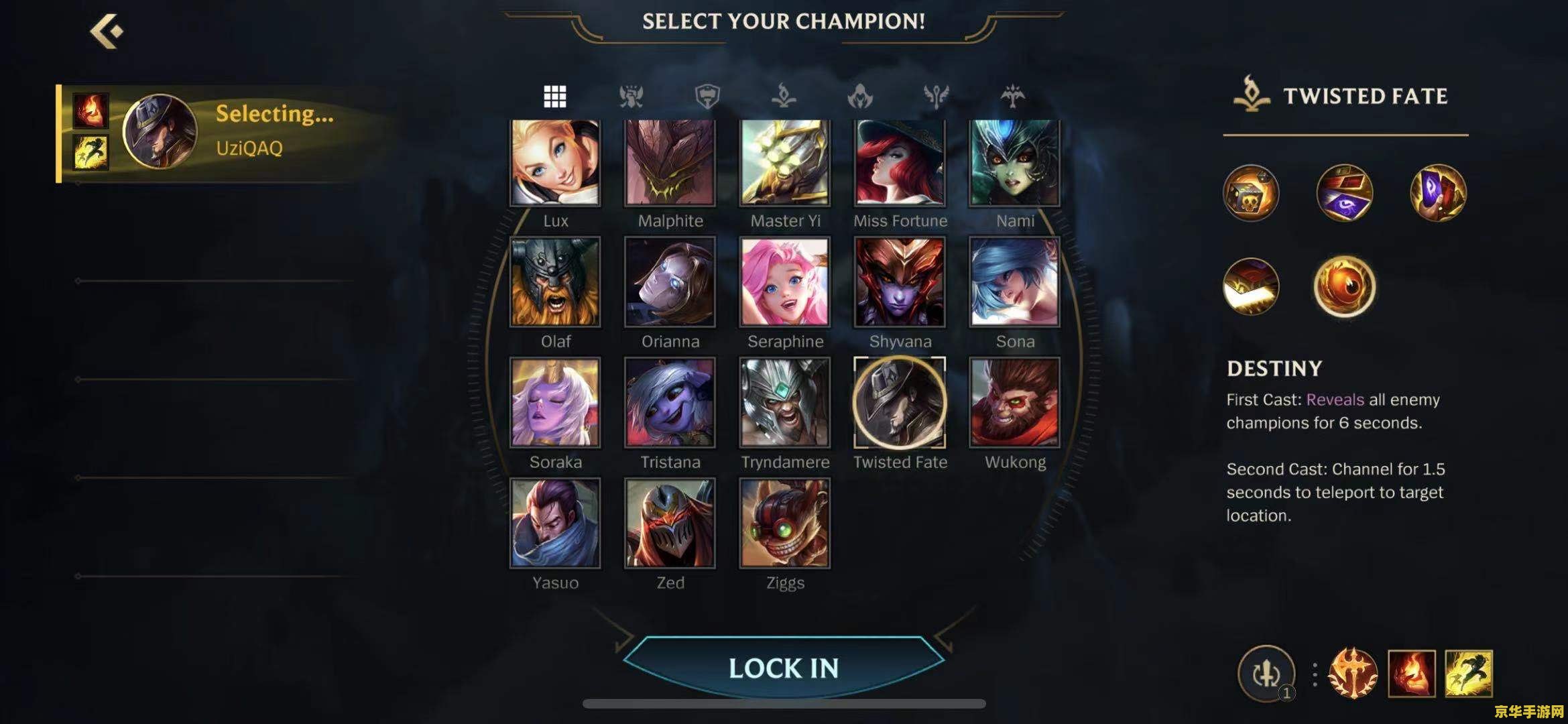Choose the Shyvana portrait
Image resolution: width=1568 pixels, height=724 pixels.
(900, 282)
